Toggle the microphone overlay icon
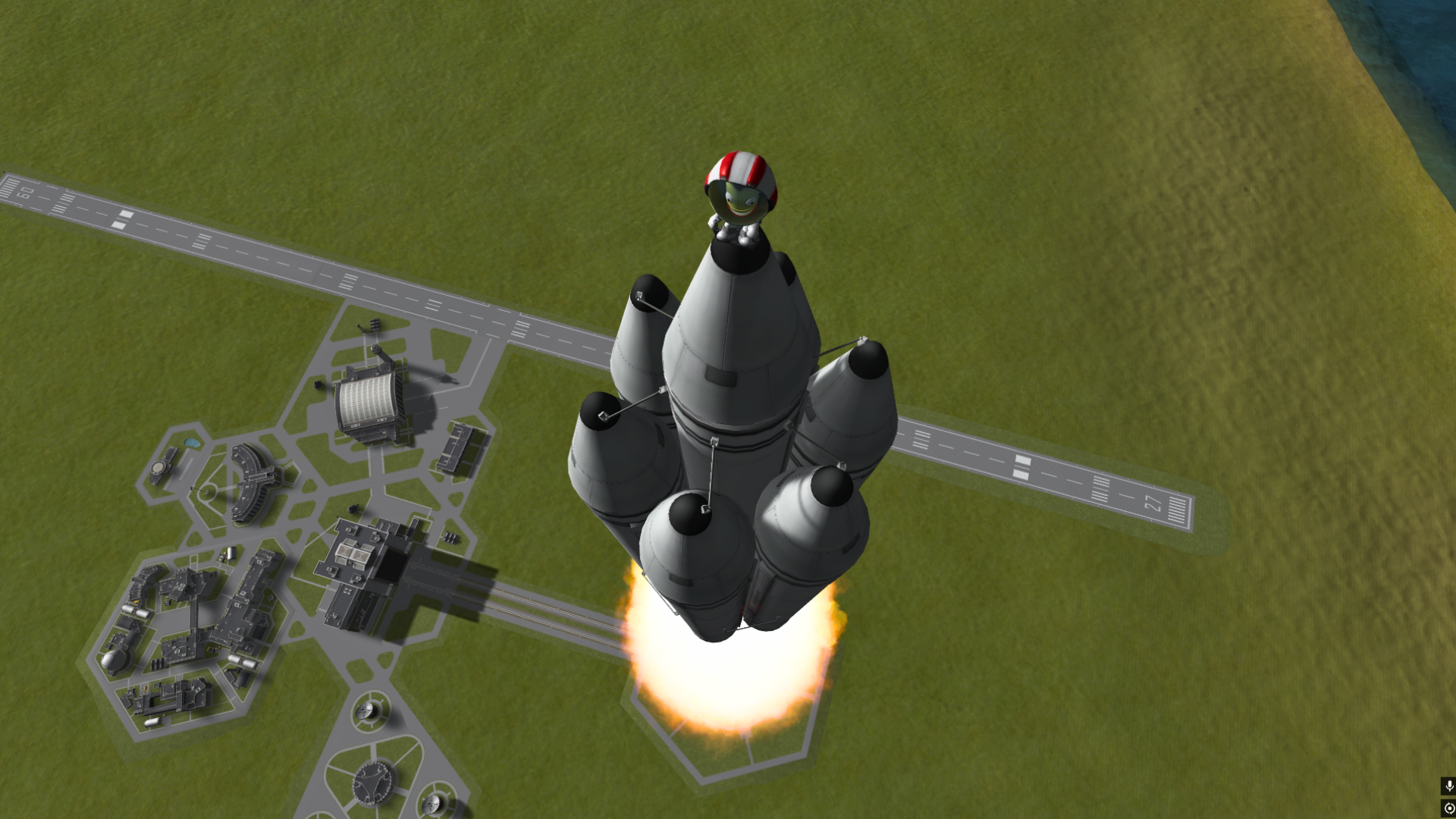Image resolution: width=1456 pixels, height=819 pixels. tap(1448, 786)
